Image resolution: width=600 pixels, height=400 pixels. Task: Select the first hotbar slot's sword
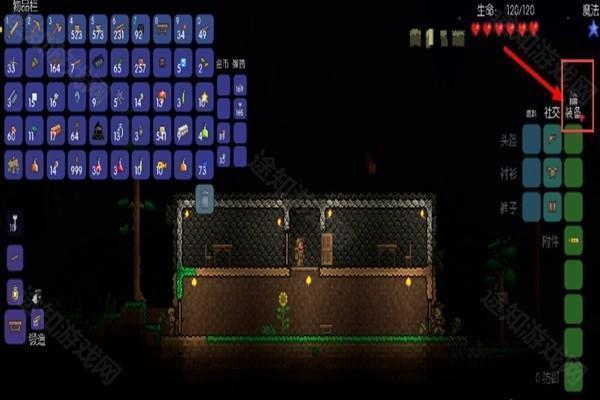(x=14, y=30)
